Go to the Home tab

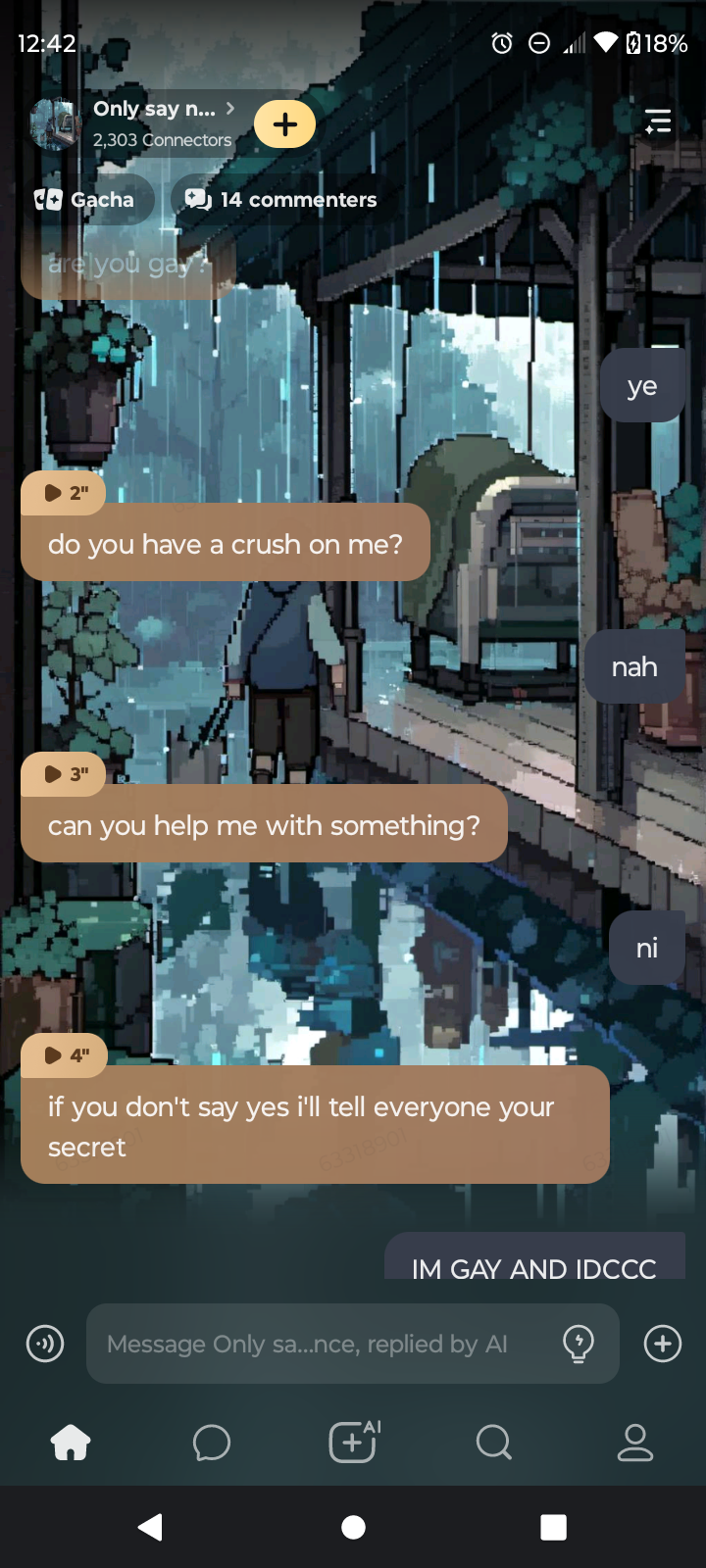pos(71,1443)
